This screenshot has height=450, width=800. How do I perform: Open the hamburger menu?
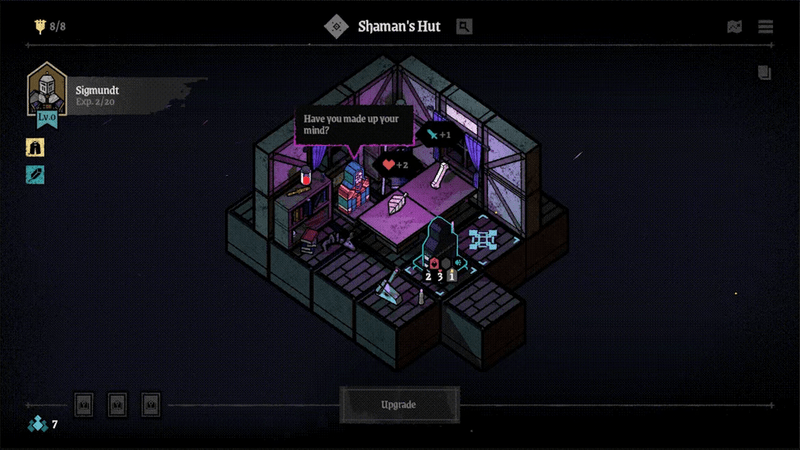(x=766, y=27)
